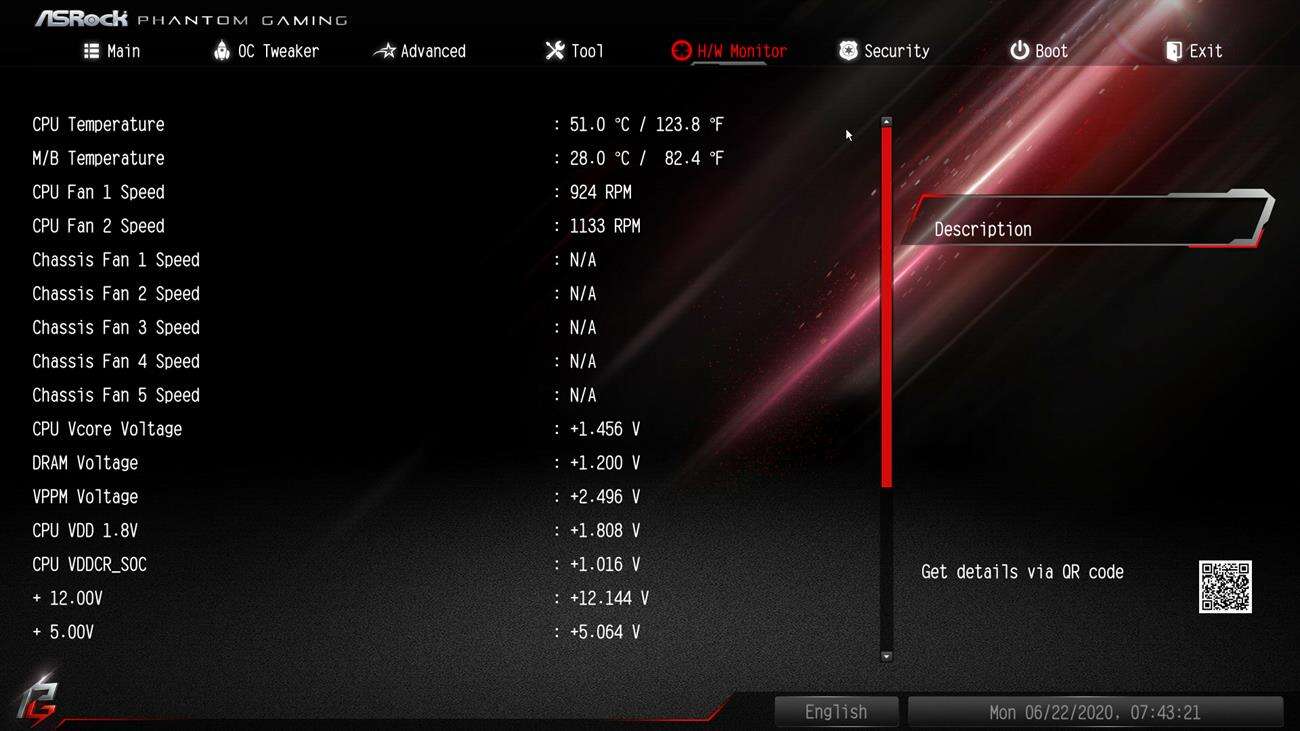Click the Description panel header
The width and height of the screenshot is (1300, 731).
point(982,228)
